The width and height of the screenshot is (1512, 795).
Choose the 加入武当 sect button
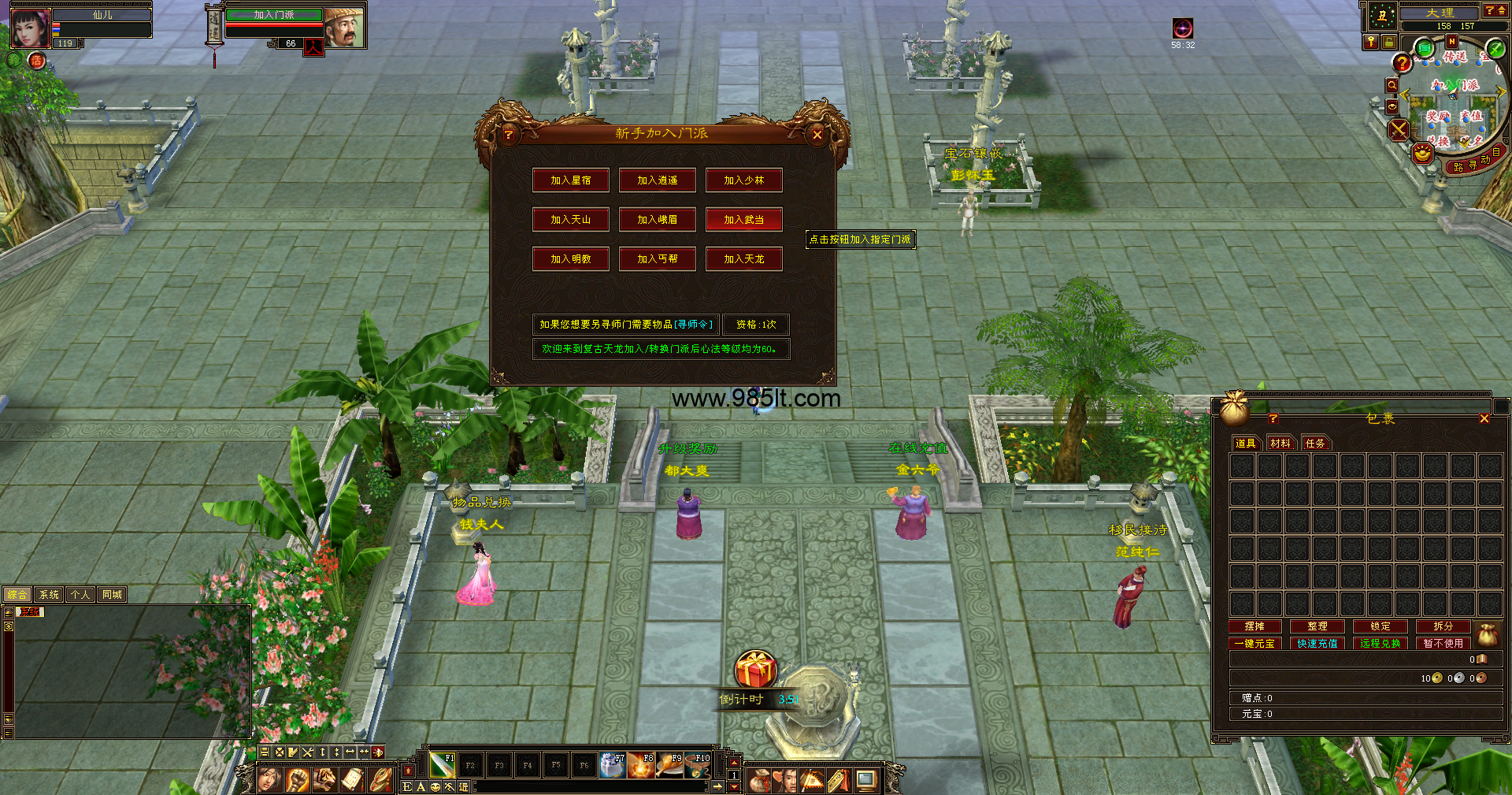tap(743, 220)
